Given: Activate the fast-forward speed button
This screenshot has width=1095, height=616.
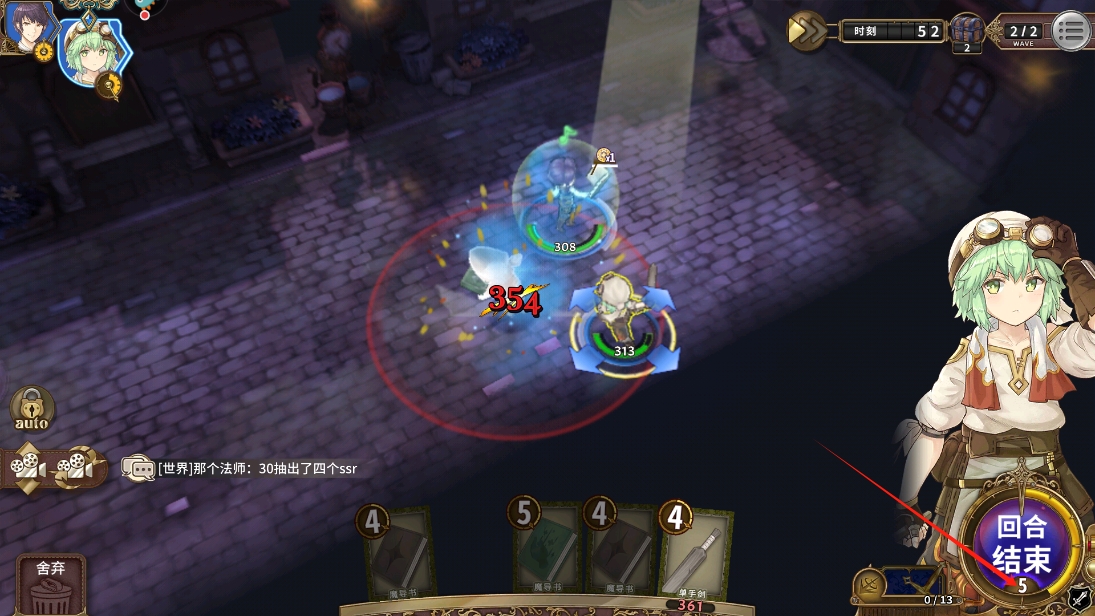Looking at the screenshot, I should [x=806, y=31].
